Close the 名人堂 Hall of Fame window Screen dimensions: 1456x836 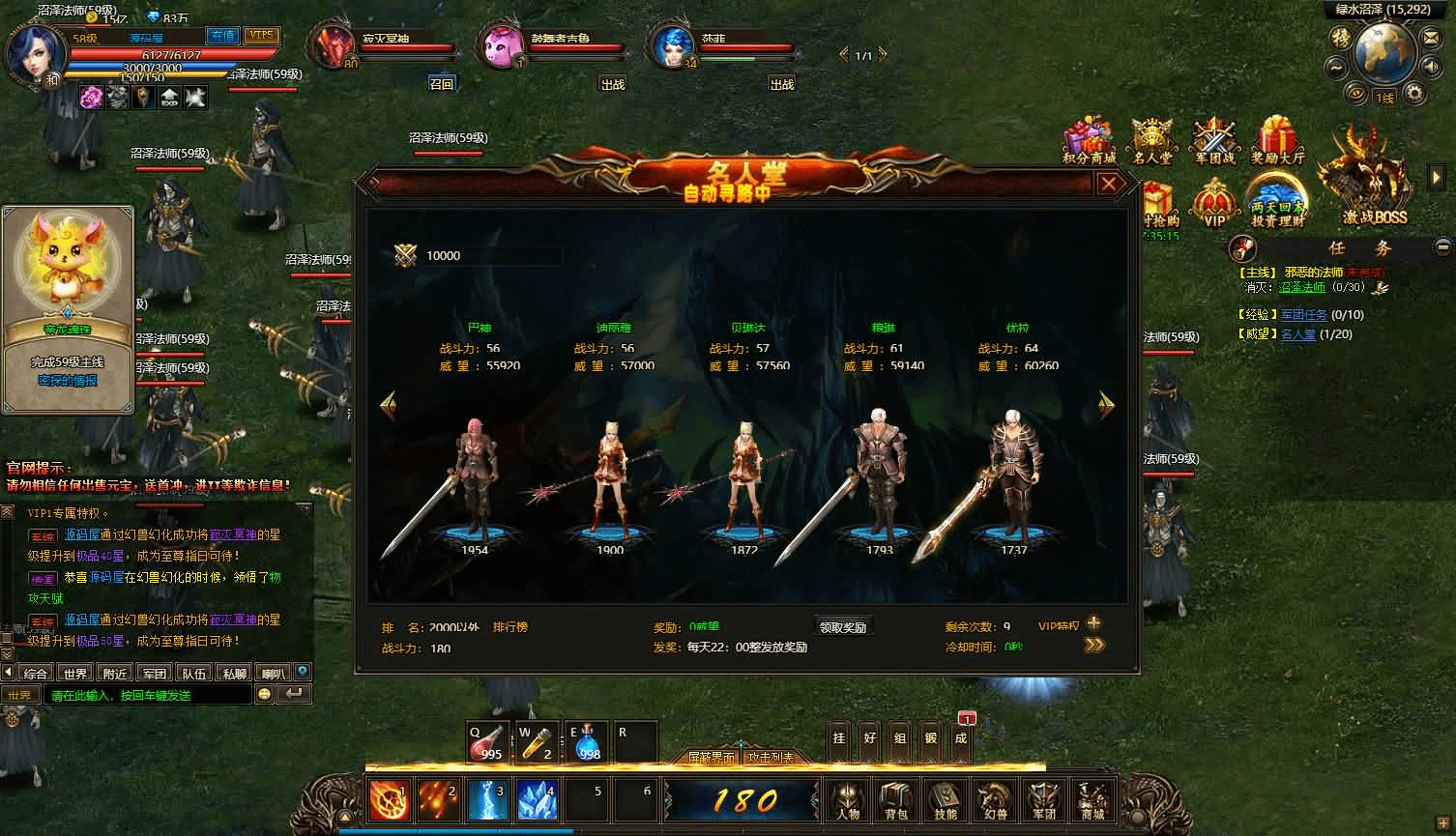click(1109, 184)
